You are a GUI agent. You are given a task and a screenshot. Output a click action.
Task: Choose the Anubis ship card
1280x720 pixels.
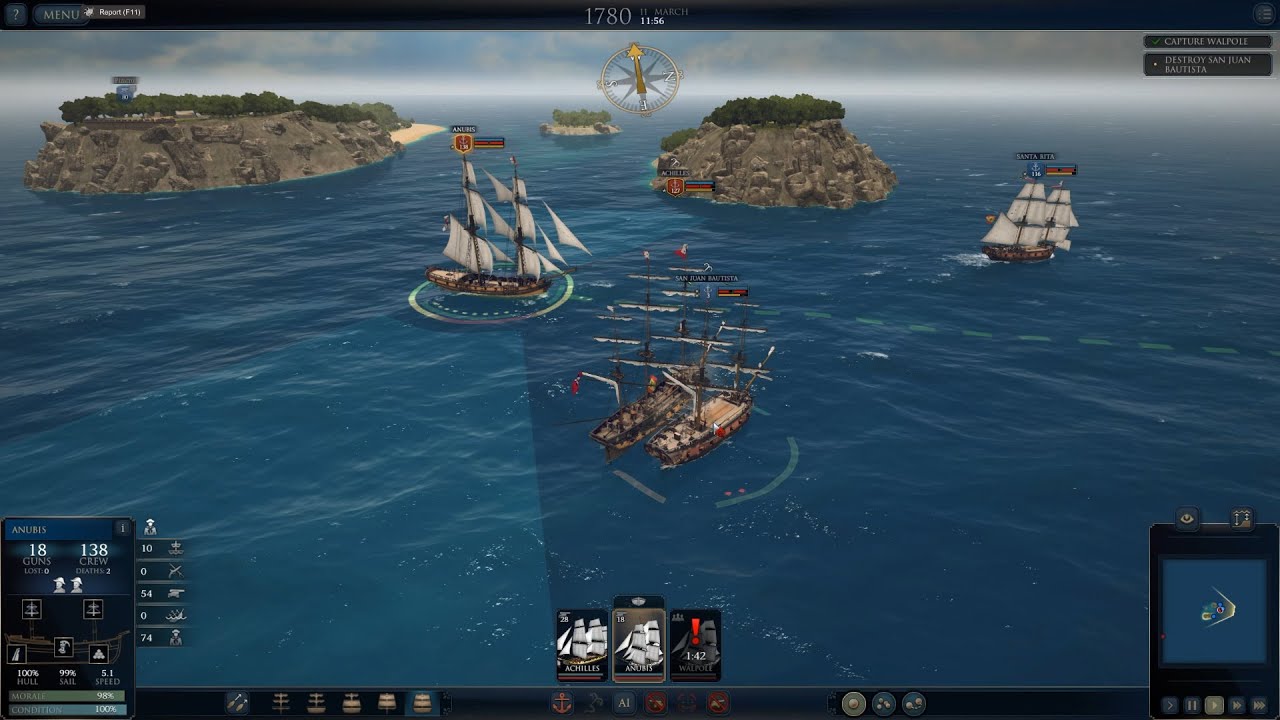tap(638, 643)
